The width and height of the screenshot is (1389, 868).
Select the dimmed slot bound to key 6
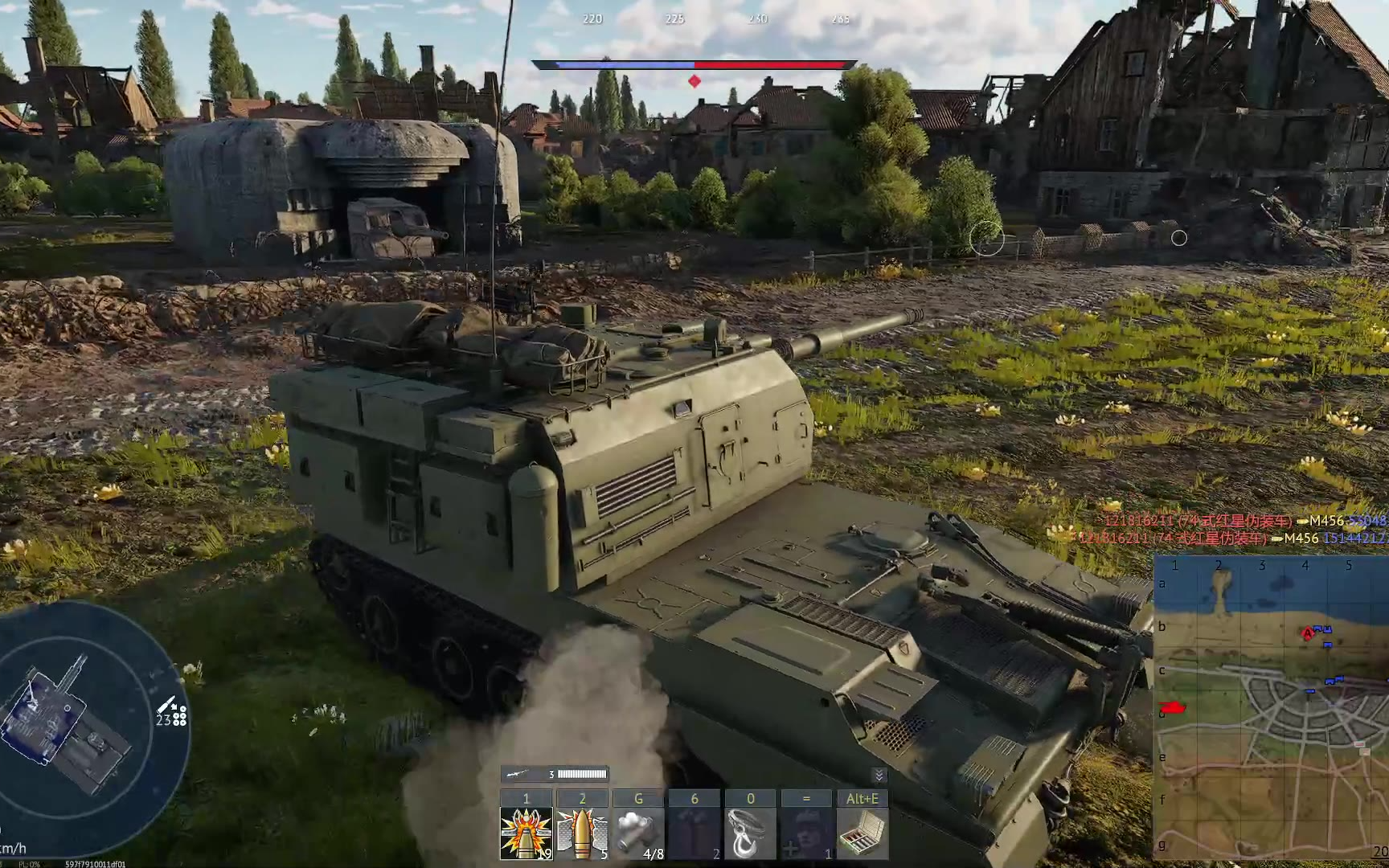694,833
